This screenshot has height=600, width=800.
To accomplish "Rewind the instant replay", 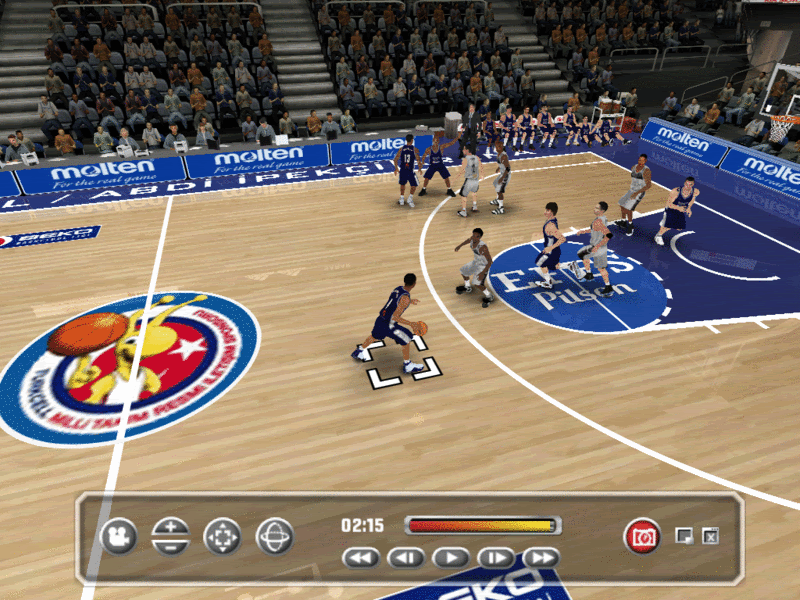I will coord(361,558).
